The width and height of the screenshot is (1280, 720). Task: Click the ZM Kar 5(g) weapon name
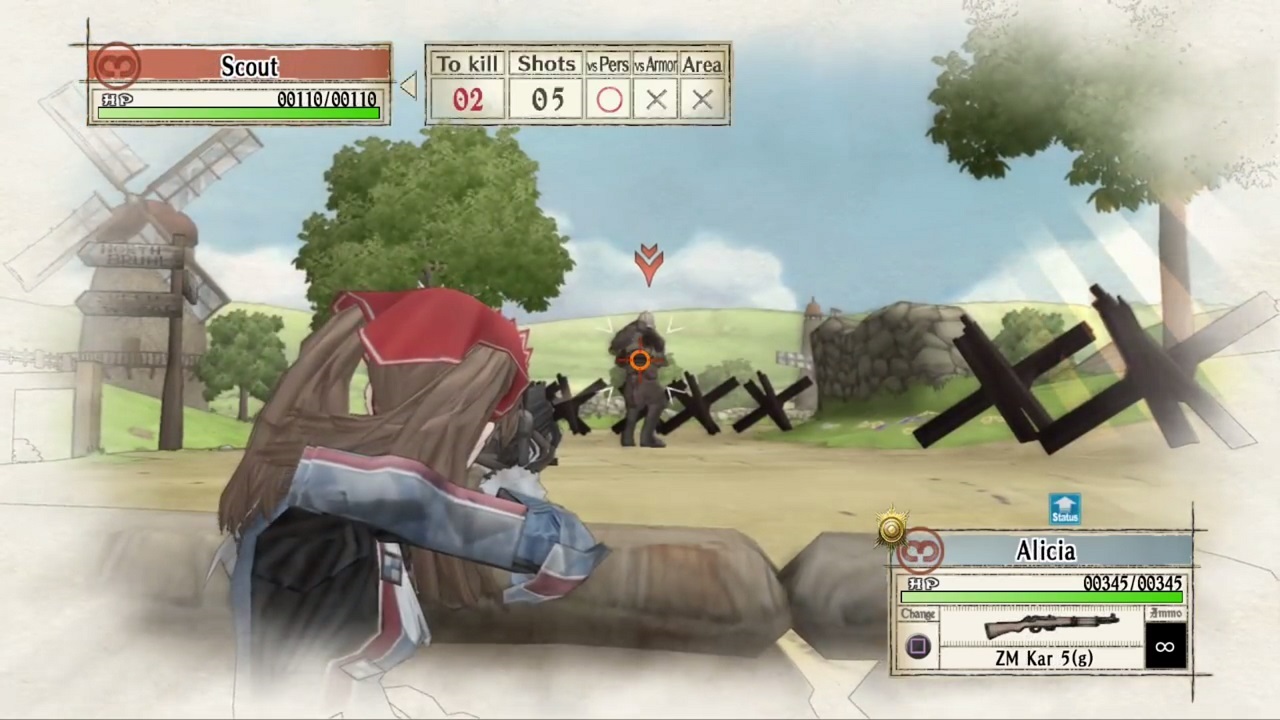tap(1043, 658)
